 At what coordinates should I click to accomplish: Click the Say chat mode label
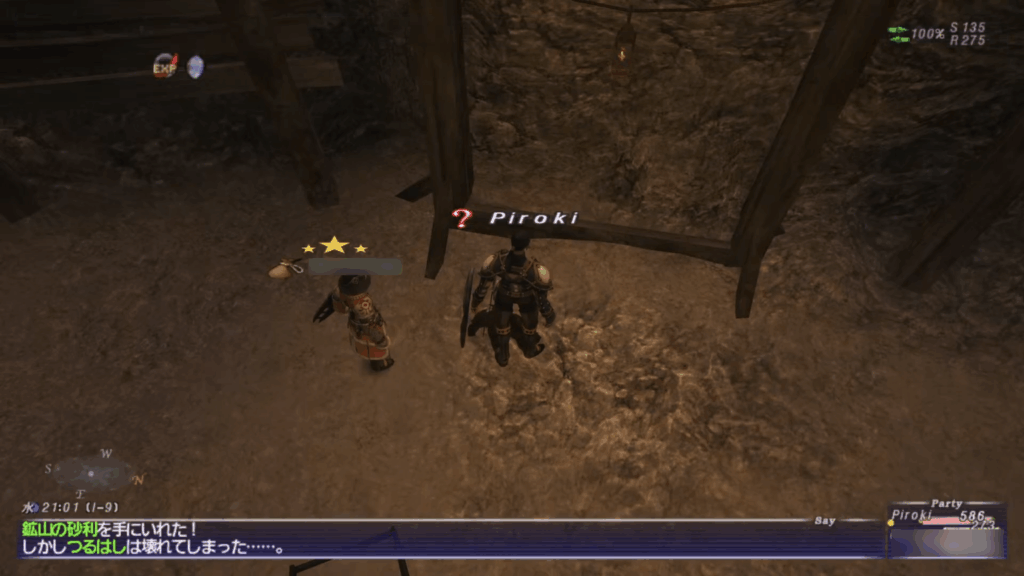pyautogui.click(x=825, y=520)
